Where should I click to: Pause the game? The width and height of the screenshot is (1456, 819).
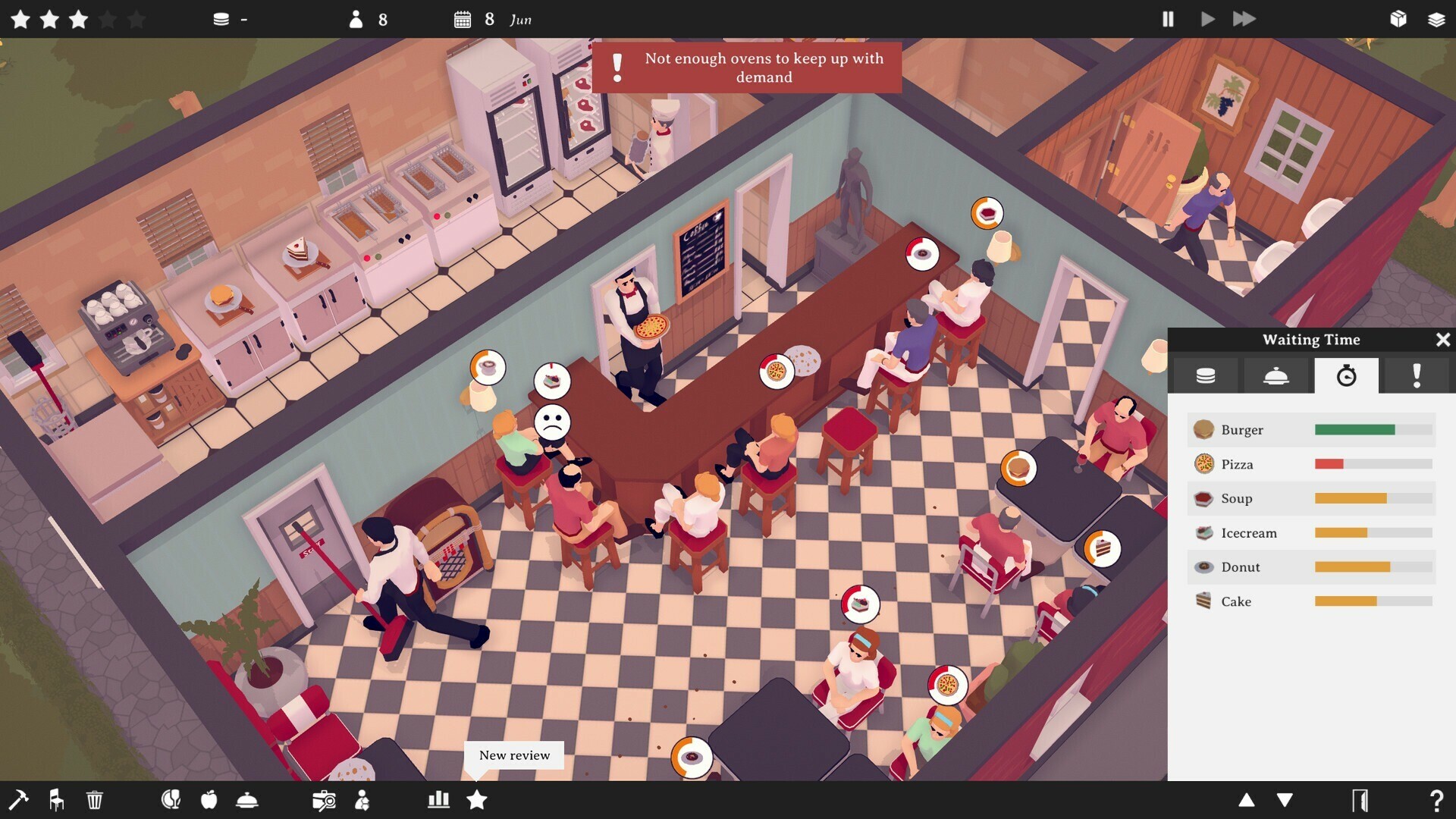click(1169, 20)
